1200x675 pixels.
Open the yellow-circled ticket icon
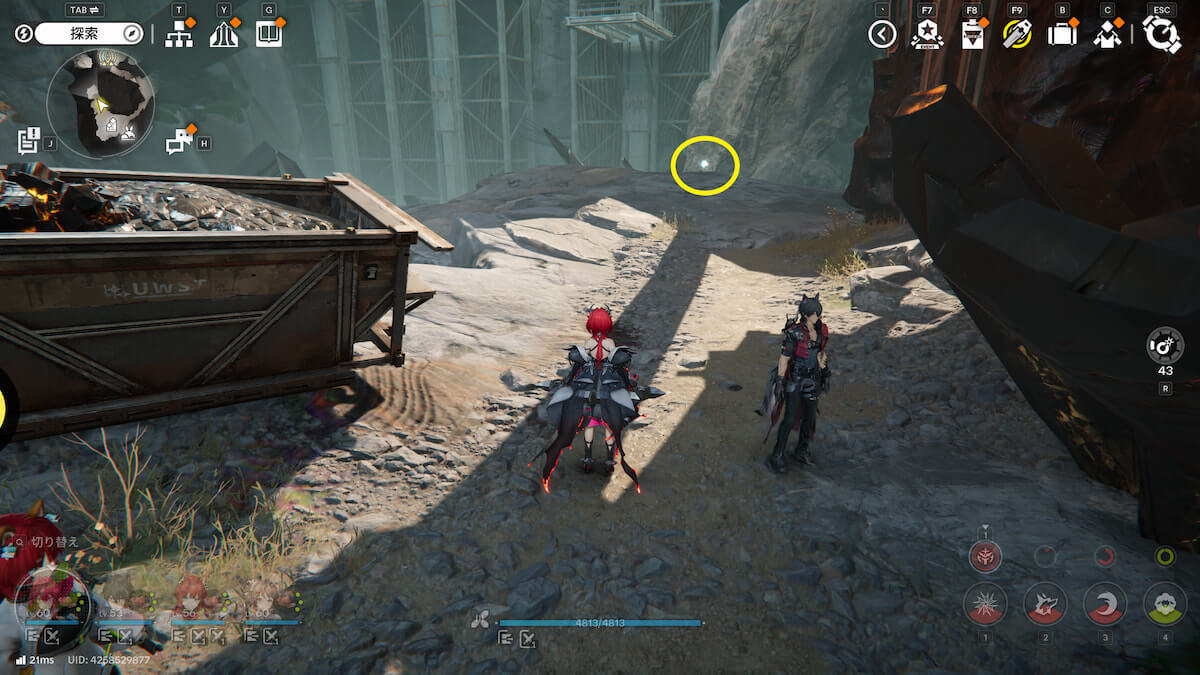point(1017,35)
